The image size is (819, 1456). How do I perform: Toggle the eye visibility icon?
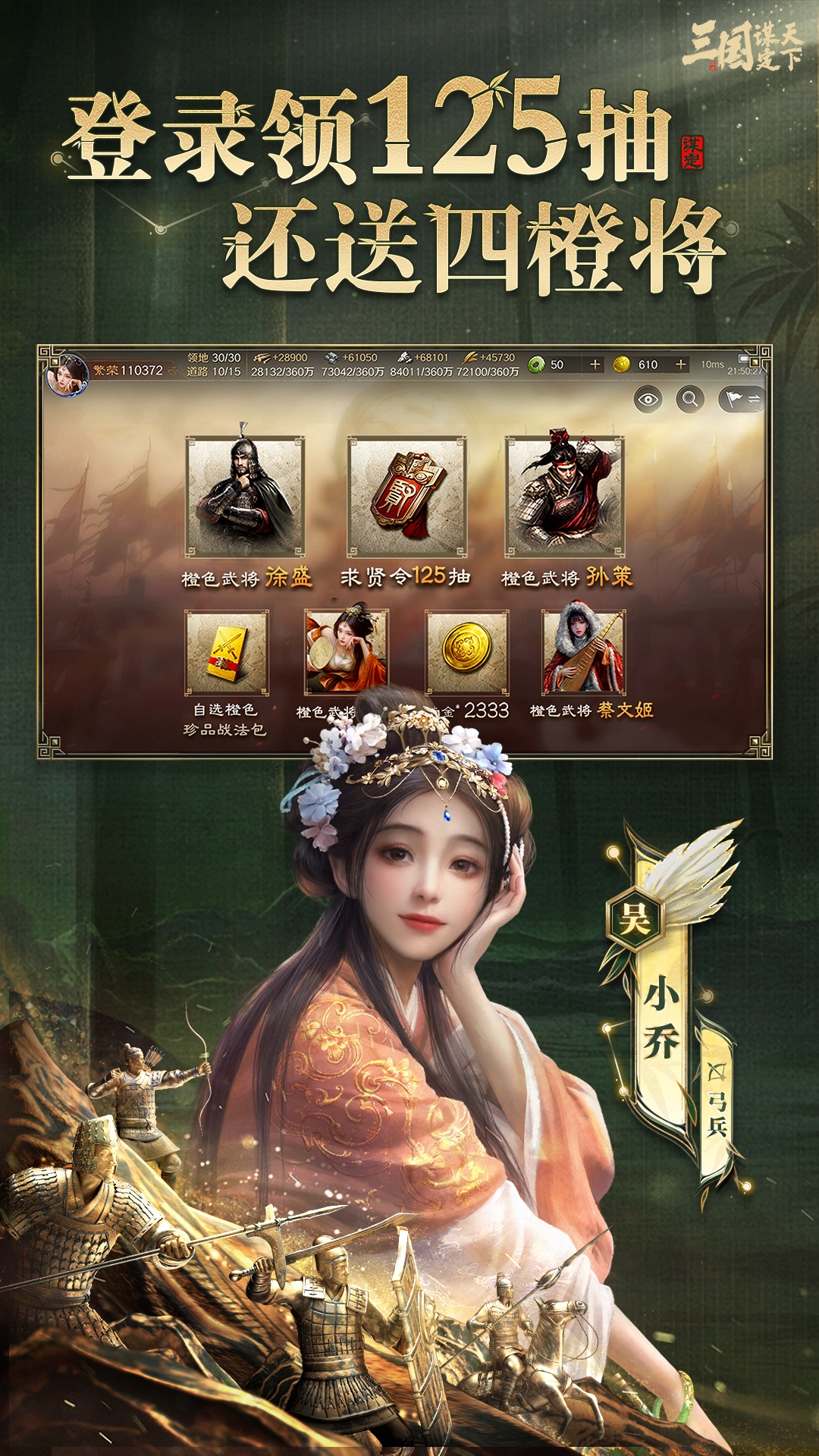pos(648,399)
